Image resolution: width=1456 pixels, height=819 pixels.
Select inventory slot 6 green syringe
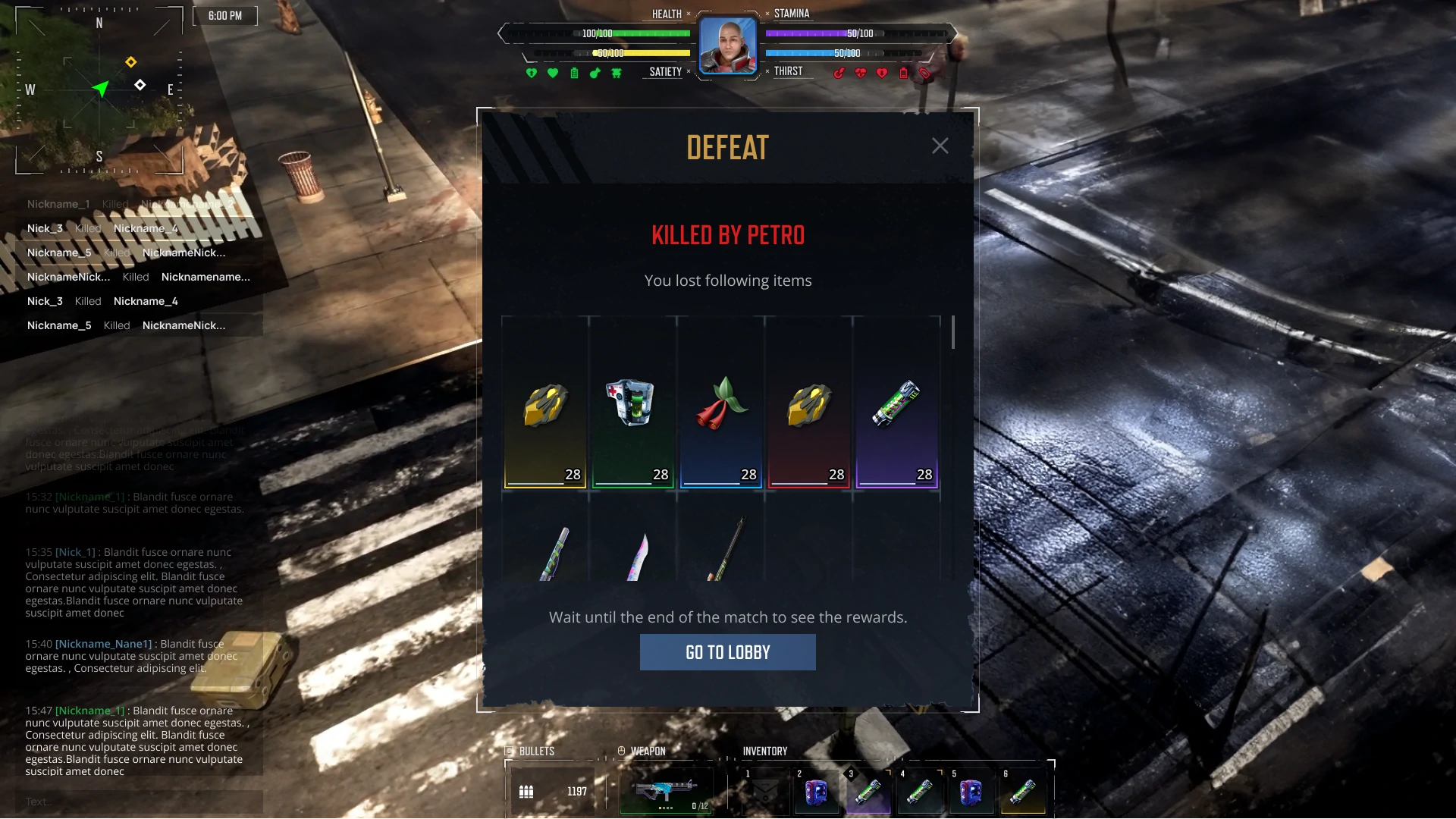point(1022,792)
